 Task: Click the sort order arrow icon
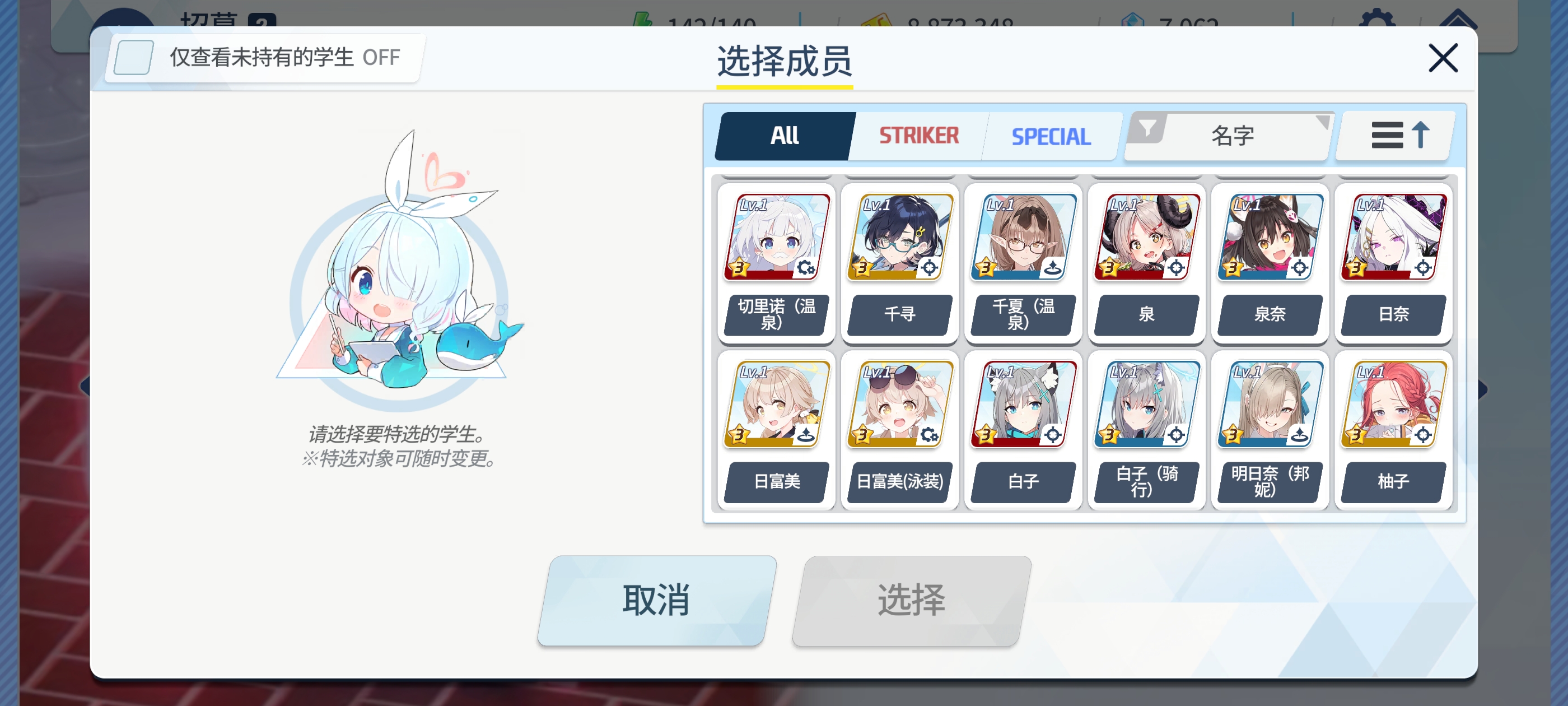[x=1421, y=135]
